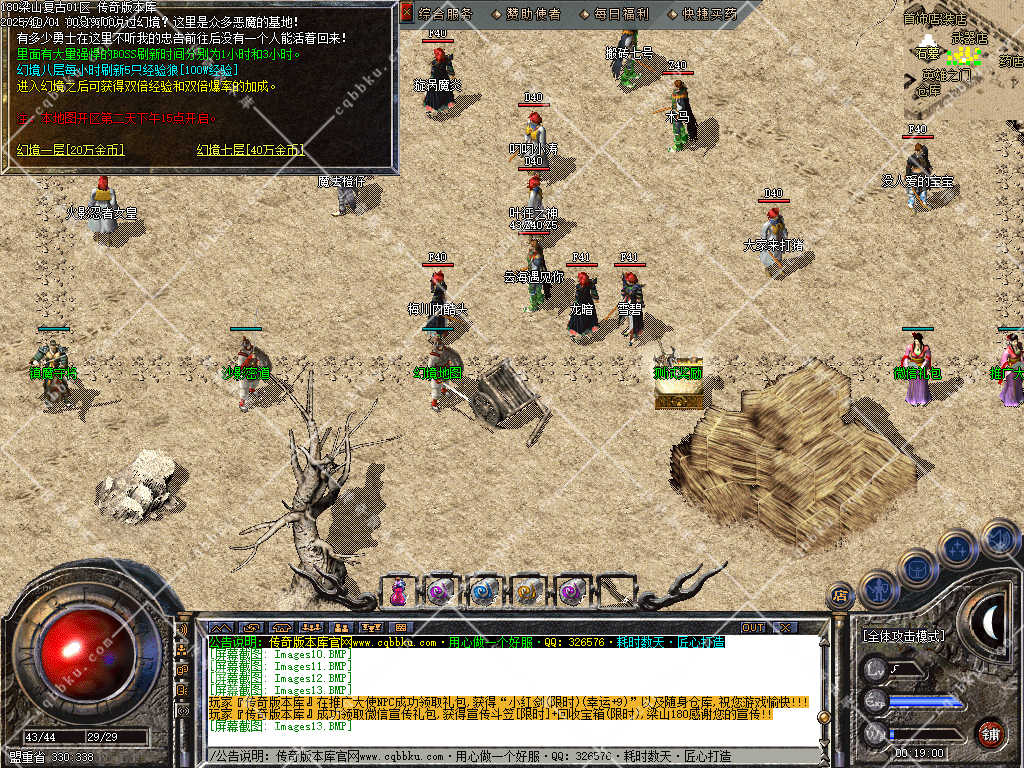The width and height of the screenshot is (1024, 768).
Task: Open the skills button with sparkle stars
Action: click(957, 549)
